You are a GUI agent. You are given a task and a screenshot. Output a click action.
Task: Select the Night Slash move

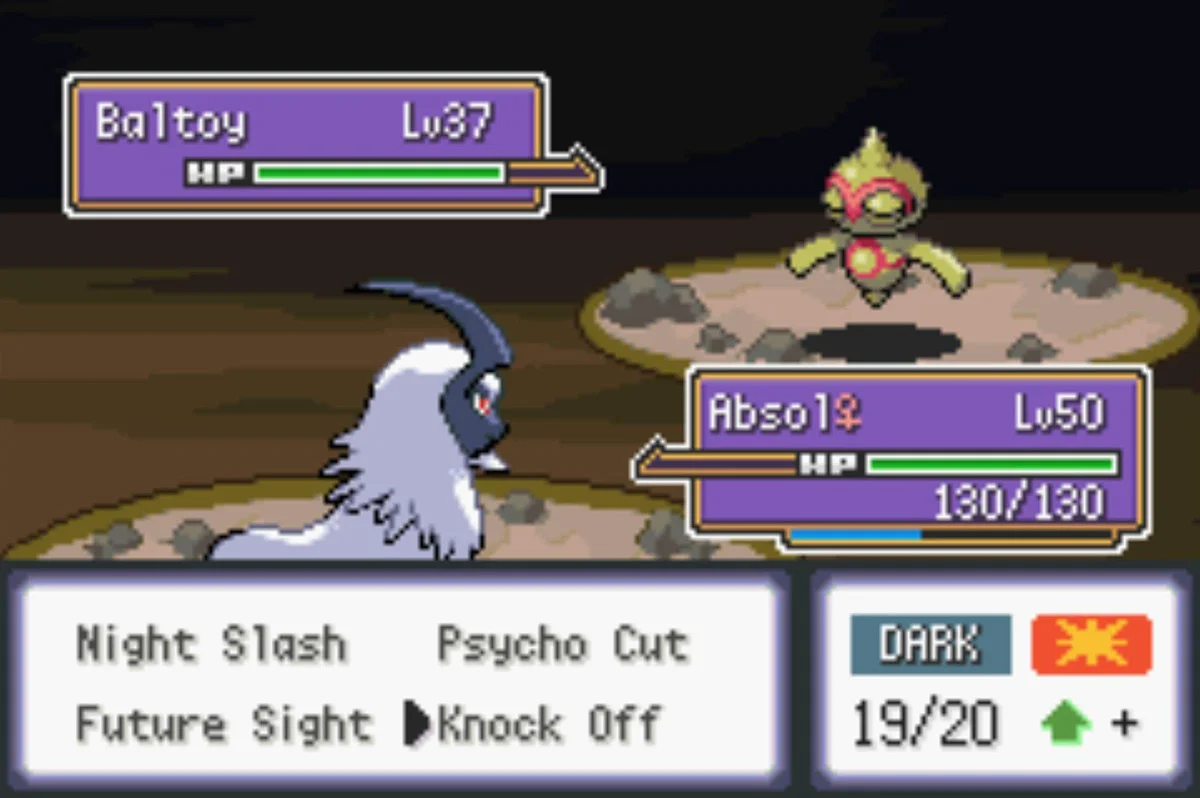[211, 645]
